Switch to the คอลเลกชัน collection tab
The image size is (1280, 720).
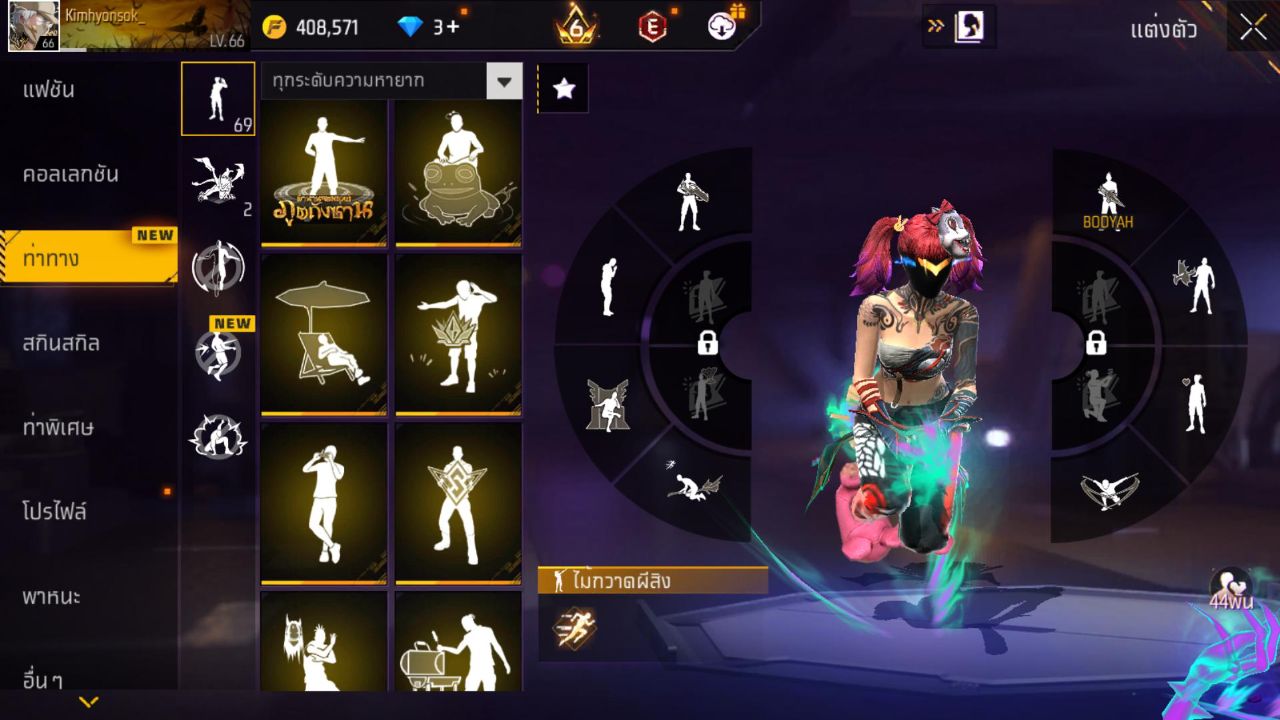pyautogui.click(x=71, y=174)
